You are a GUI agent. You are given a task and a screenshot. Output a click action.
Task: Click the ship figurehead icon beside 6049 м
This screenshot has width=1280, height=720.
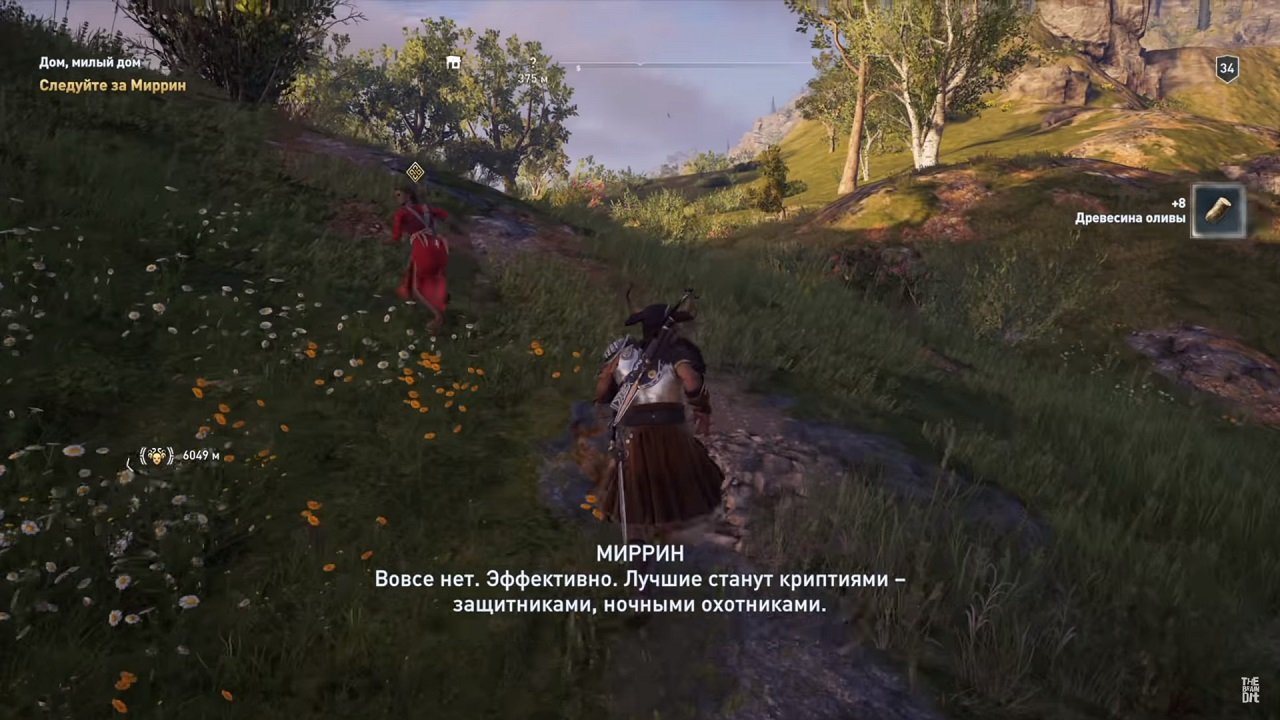pos(156,457)
